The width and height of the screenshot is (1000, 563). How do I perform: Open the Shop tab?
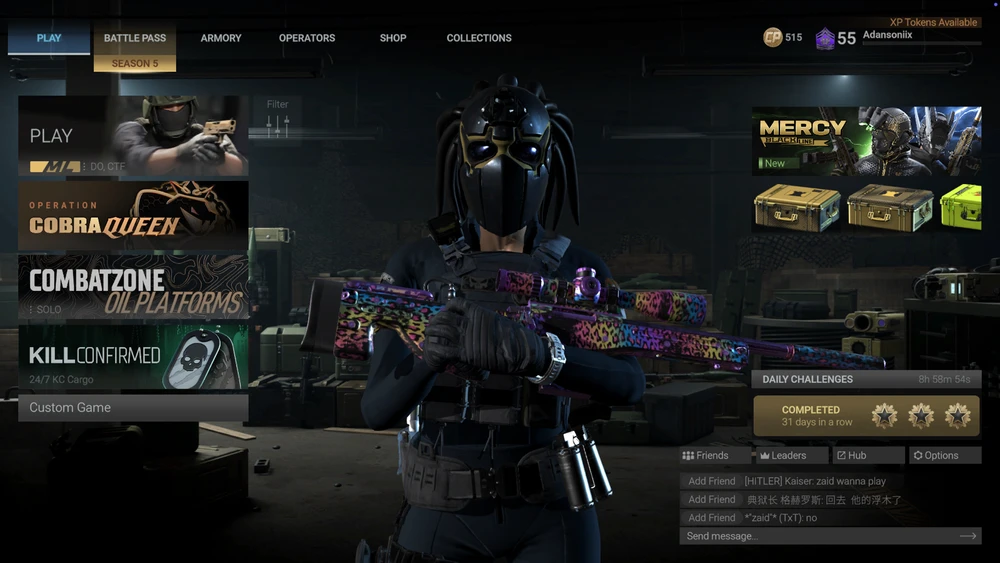pos(393,39)
